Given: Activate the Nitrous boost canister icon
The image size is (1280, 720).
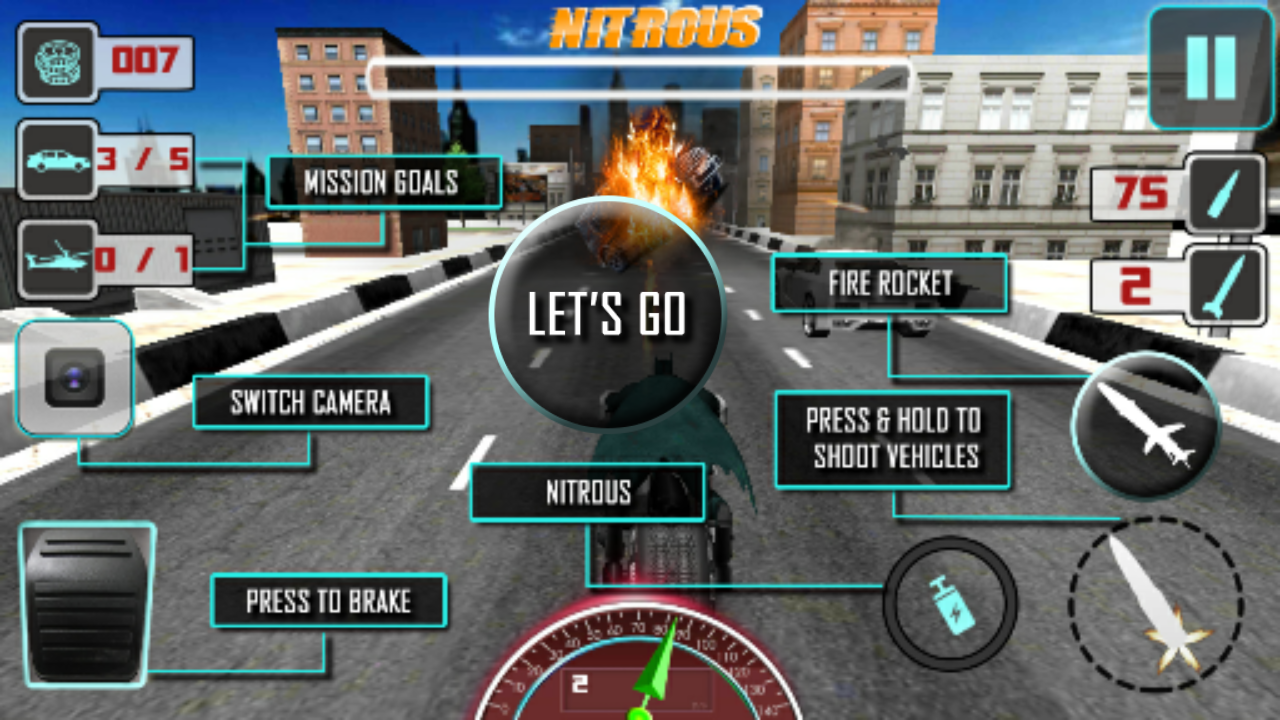Looking at the screenshot, I should [x=950, y=605].
